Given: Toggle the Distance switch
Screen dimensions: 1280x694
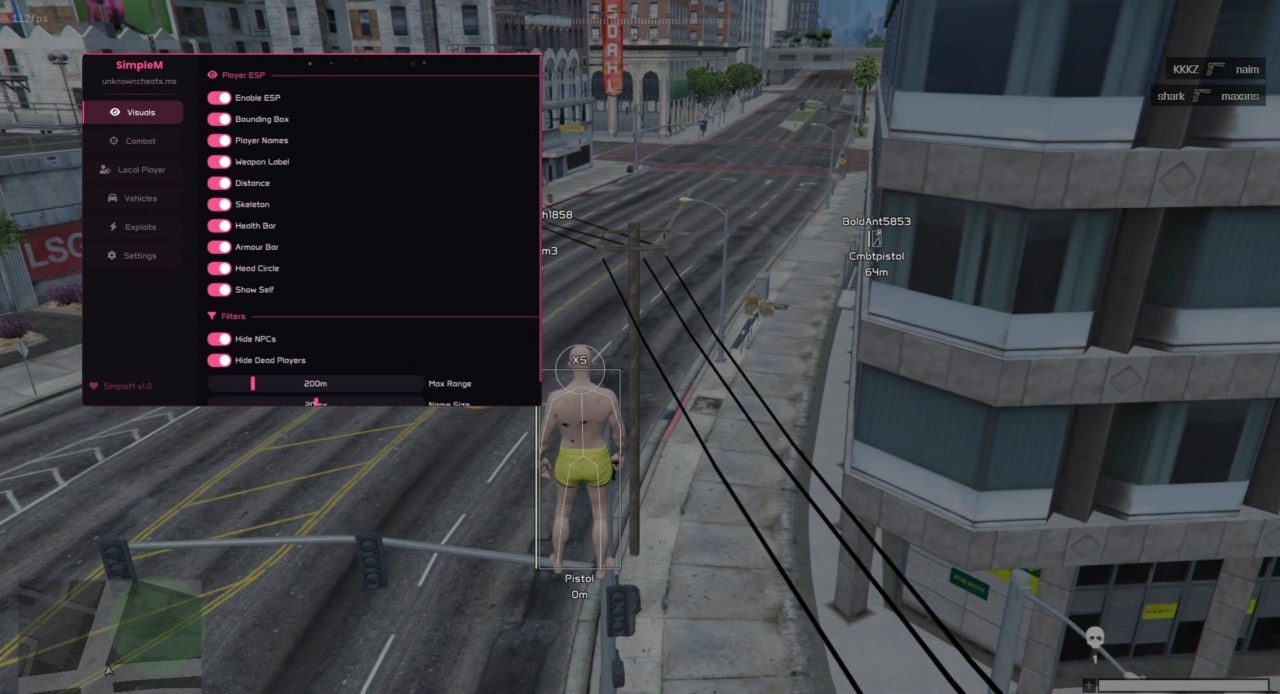Looking at the screenshot, I should [219, 183].
